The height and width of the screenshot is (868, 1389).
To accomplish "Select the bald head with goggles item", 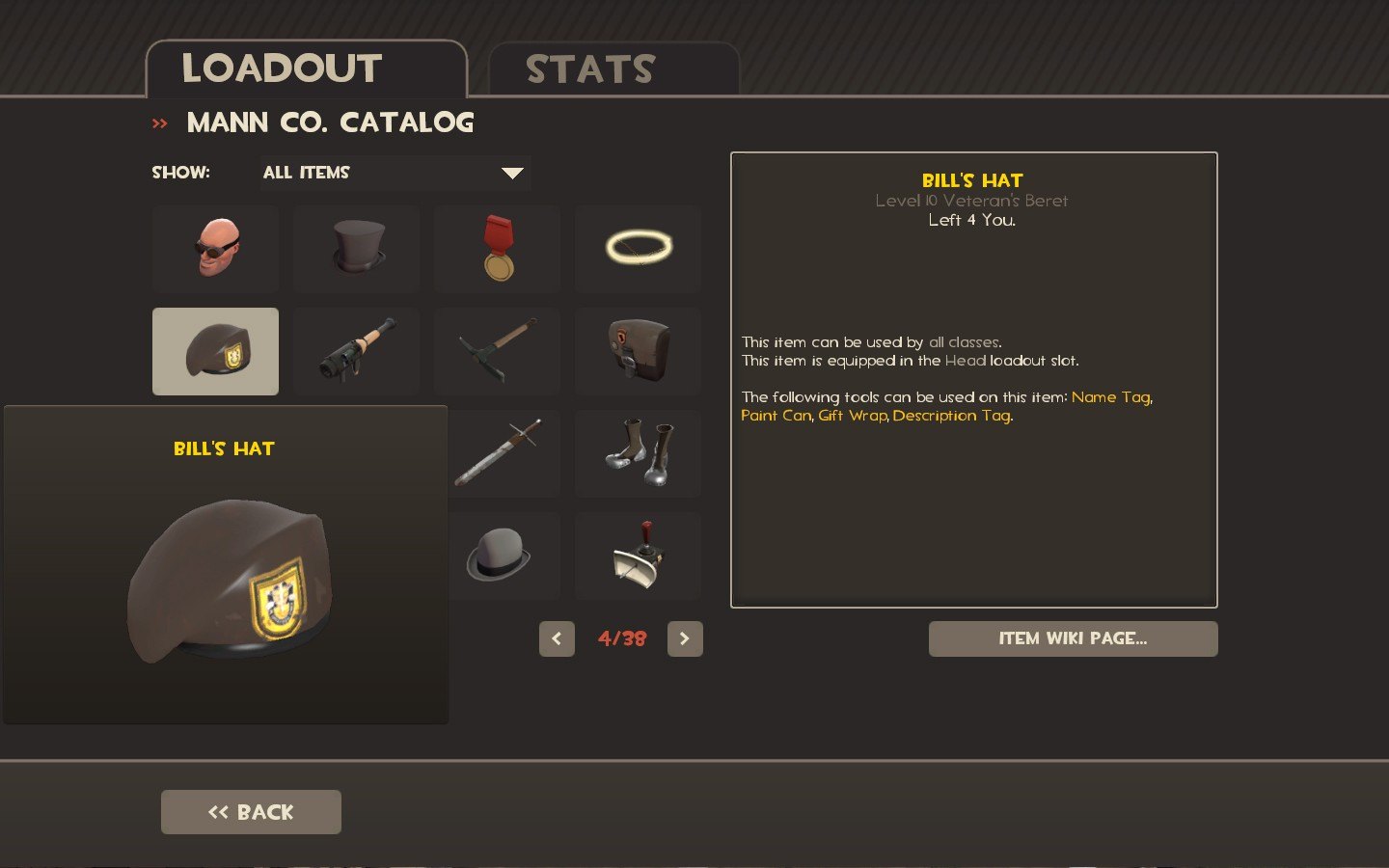I will click(x=215, y=248).
